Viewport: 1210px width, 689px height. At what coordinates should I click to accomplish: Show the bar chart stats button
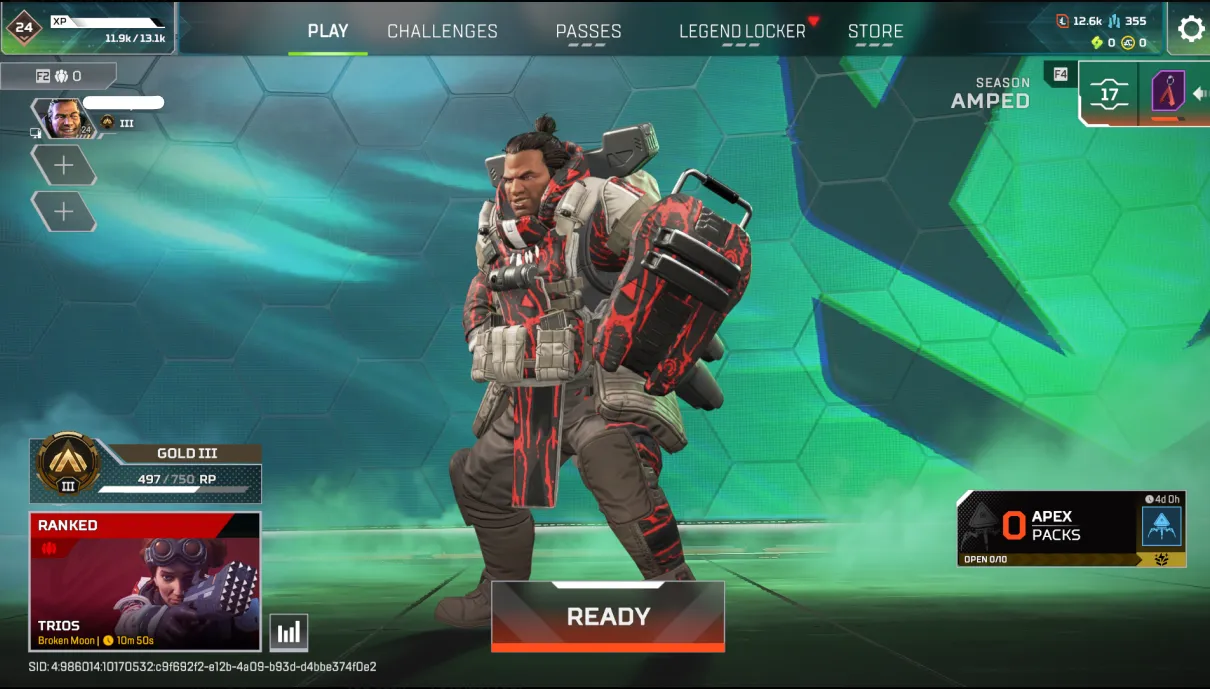[x=289, y=632]
